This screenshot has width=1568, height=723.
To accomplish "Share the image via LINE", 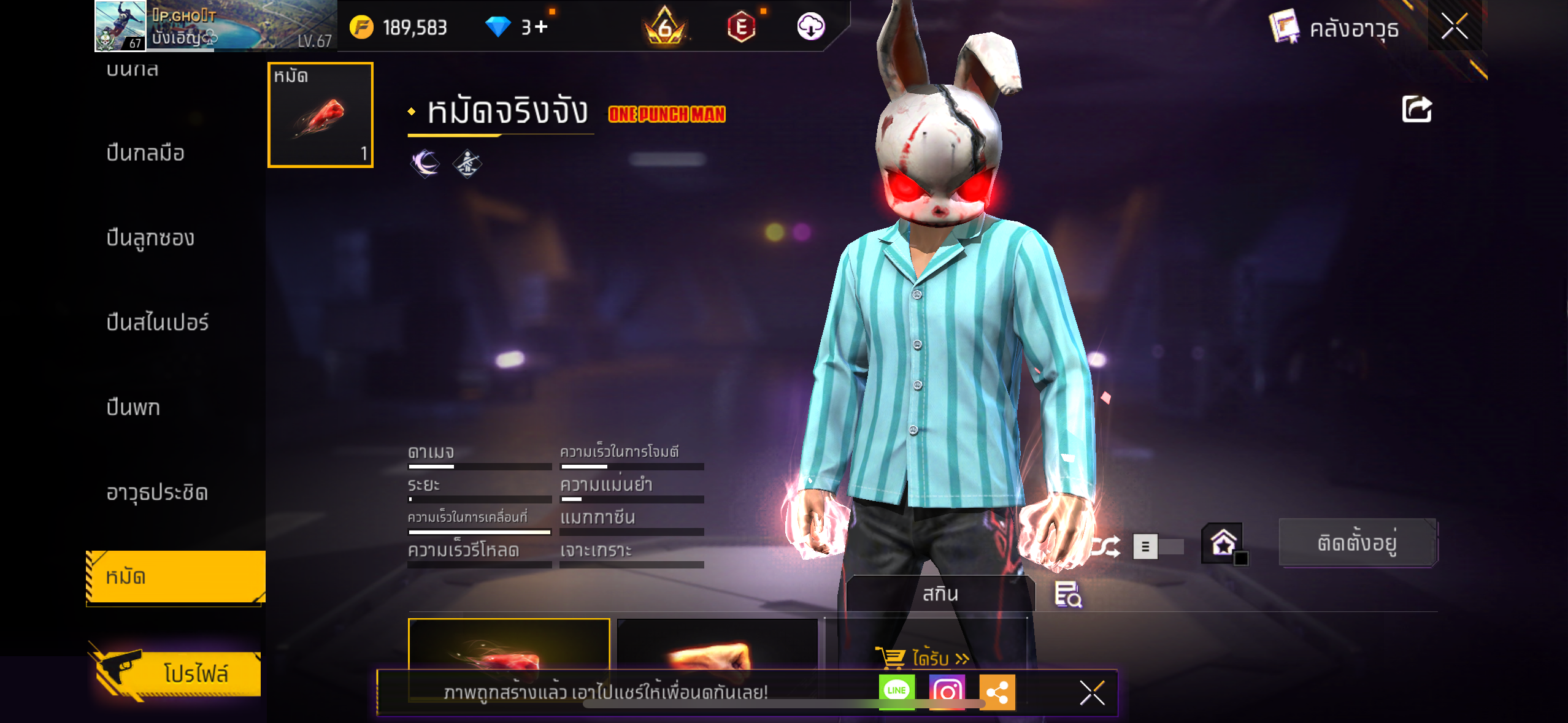I will pos(896,691).
